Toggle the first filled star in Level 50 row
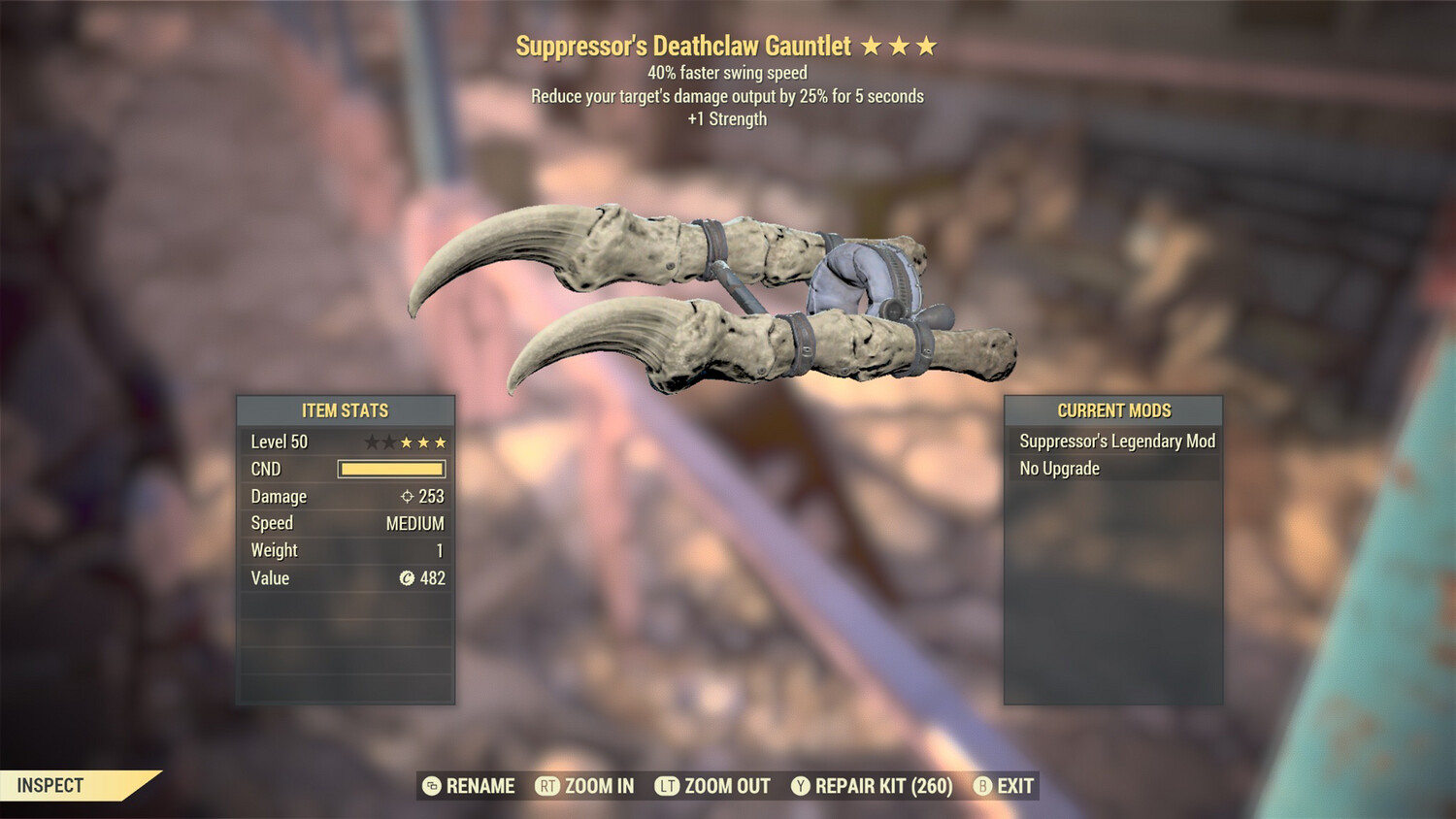This screenshot has width=1456, height=819. (405, 442)
